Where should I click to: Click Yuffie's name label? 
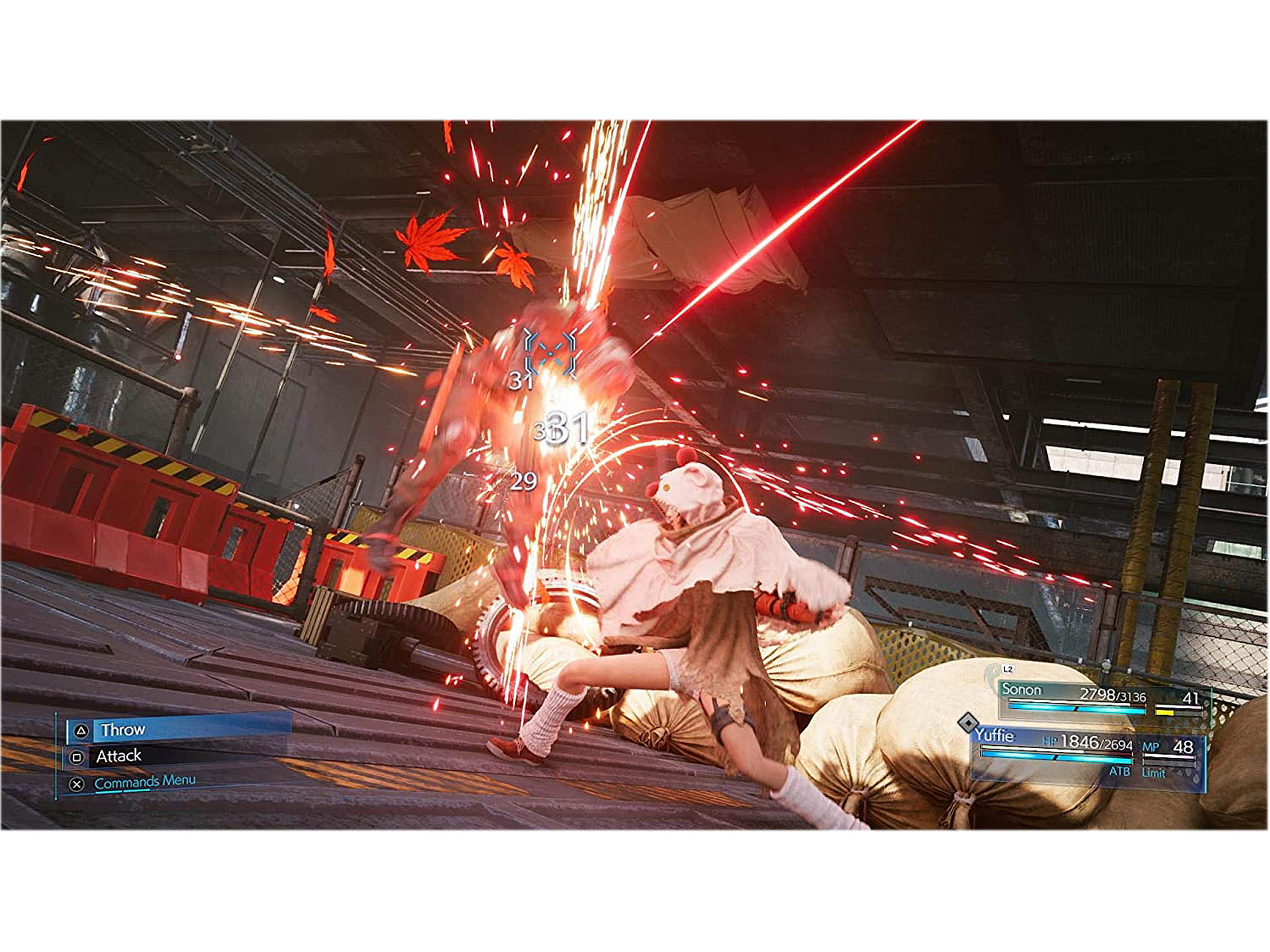coord(995,735)
